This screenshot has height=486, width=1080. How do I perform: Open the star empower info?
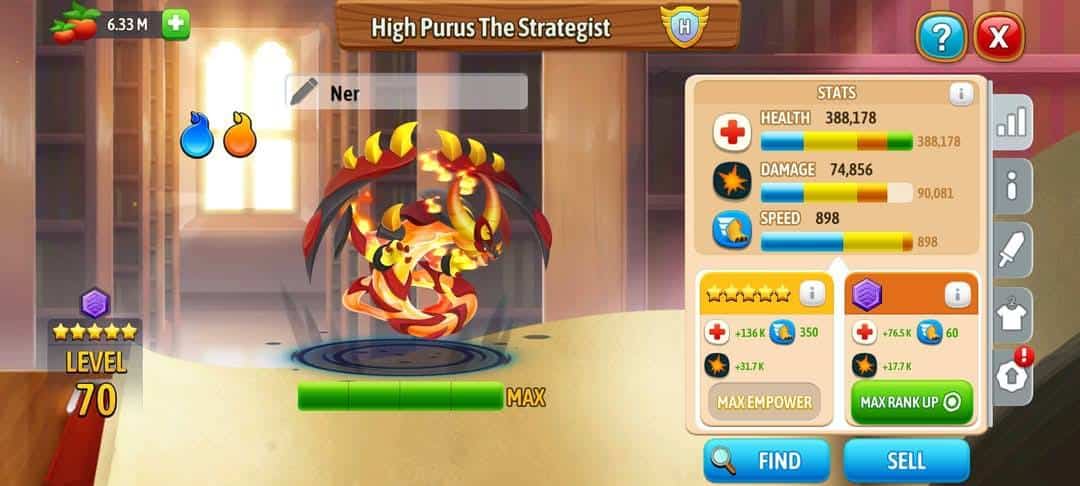(812, 294)
